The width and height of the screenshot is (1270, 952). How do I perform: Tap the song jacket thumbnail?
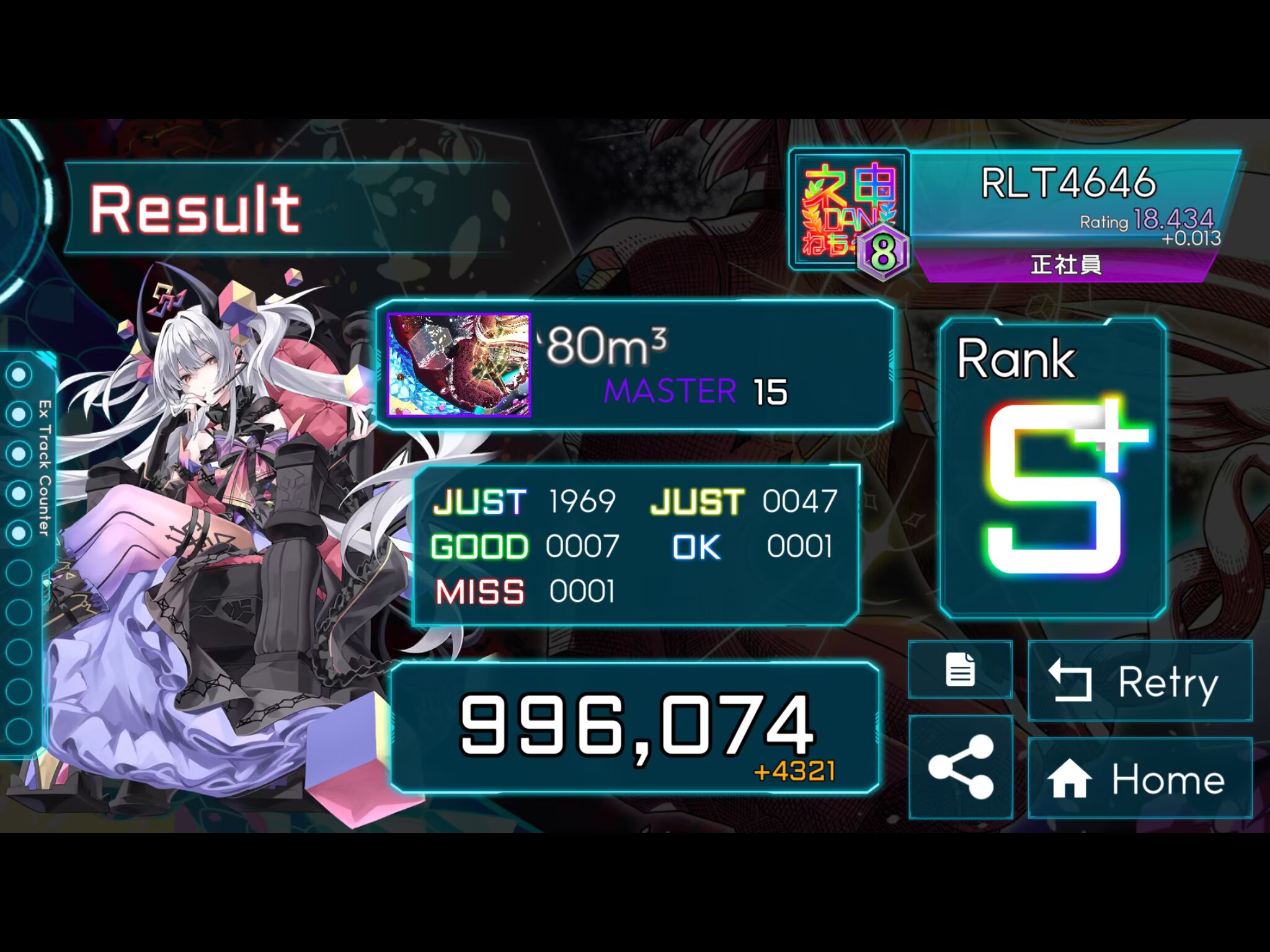coord(459,364)
